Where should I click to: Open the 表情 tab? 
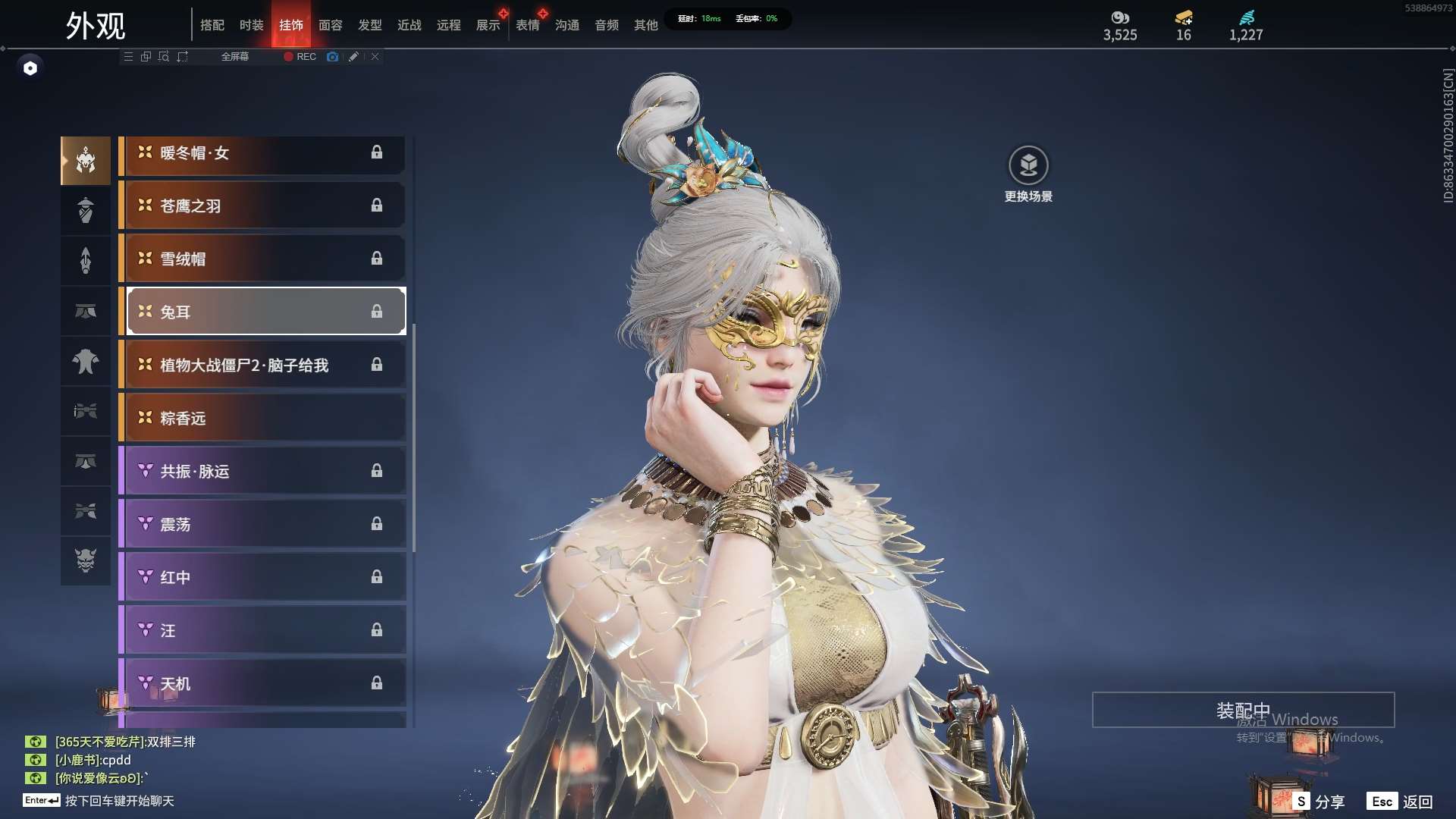click(527, 25)
